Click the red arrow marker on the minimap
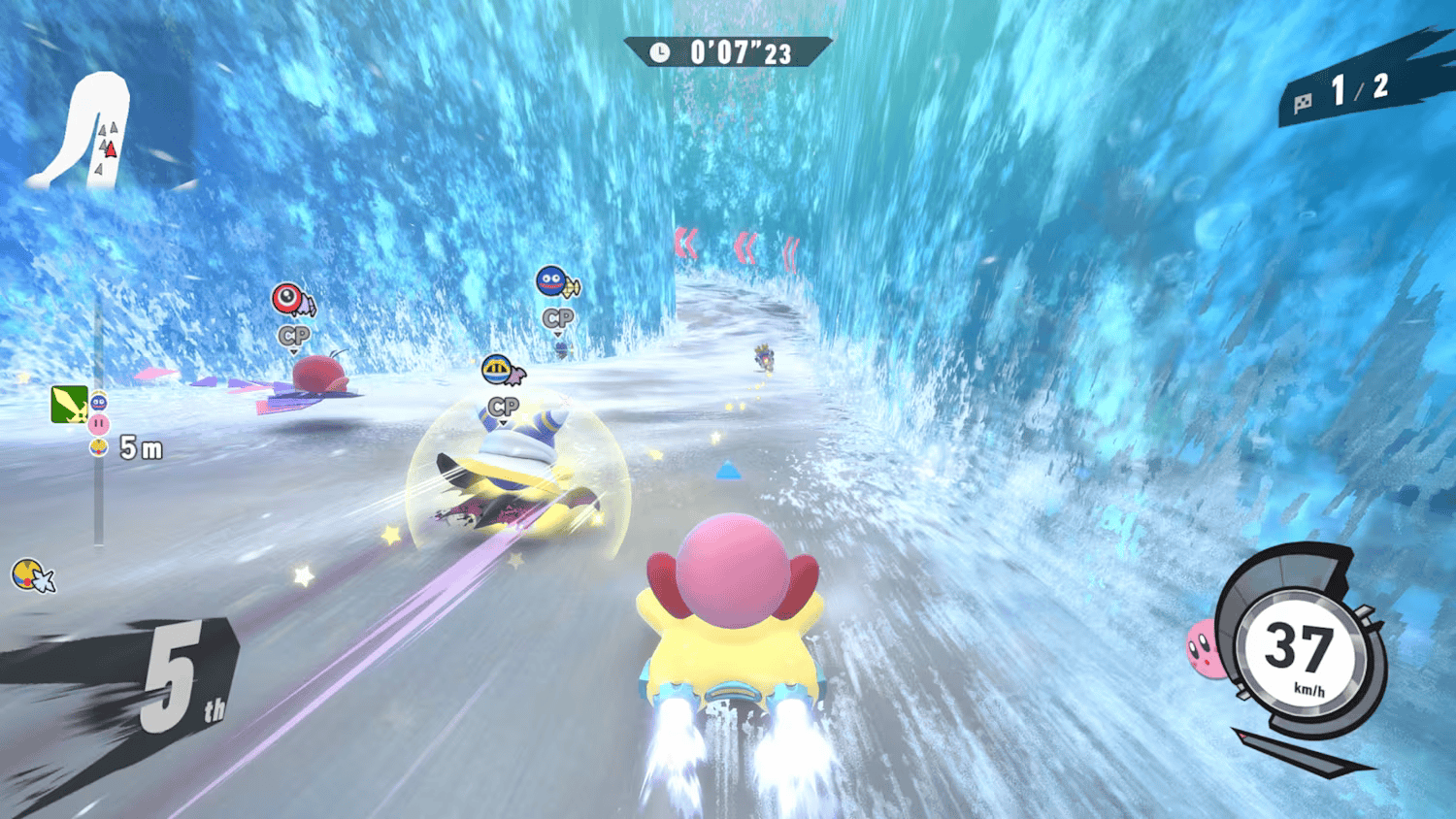The image size is (1456, 819). [110, 150]
